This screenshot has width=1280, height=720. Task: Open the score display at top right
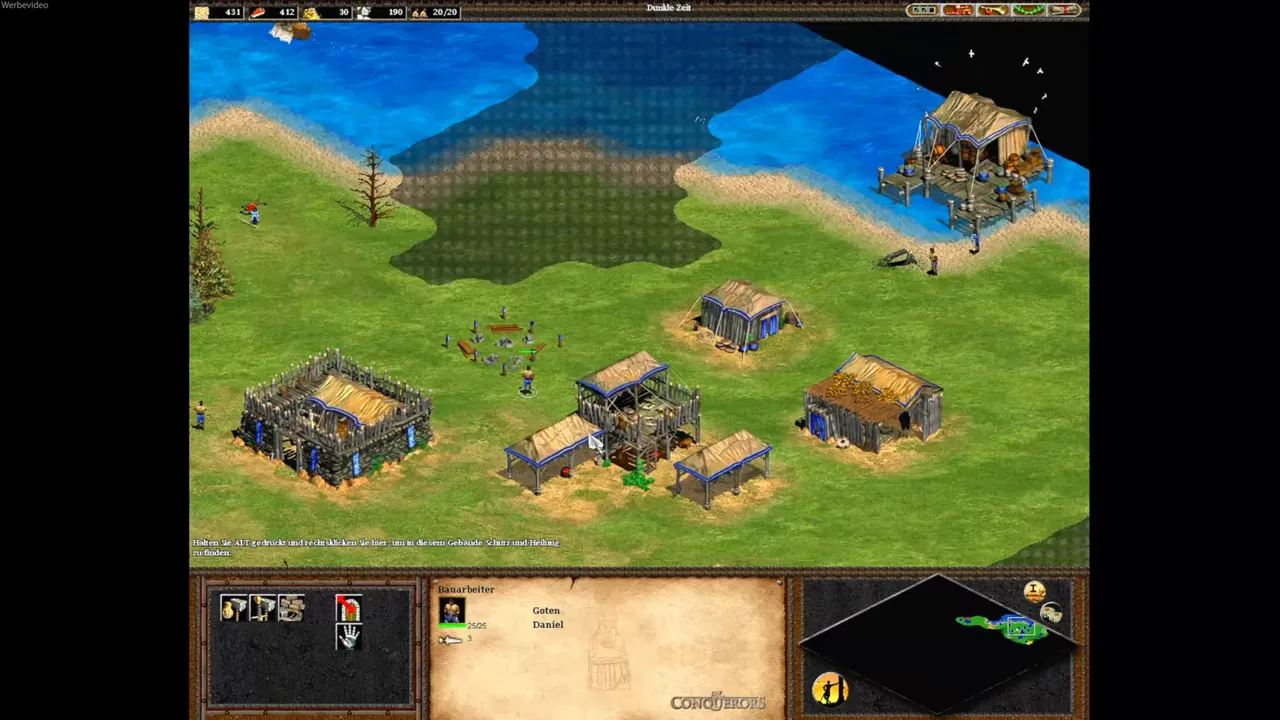923,10
